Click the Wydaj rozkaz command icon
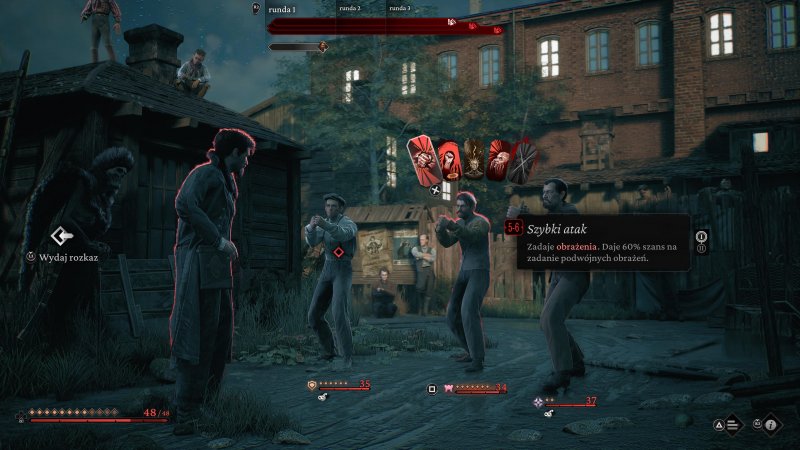Image resolution: width=800 pixels, height=450 pixels. (61, 236)
